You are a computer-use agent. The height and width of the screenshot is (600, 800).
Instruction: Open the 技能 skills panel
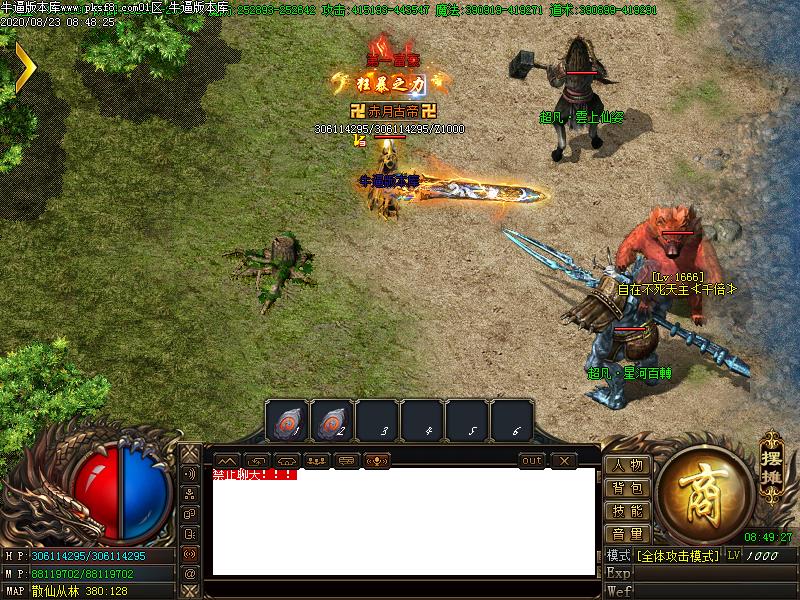[x=628, y=511]
